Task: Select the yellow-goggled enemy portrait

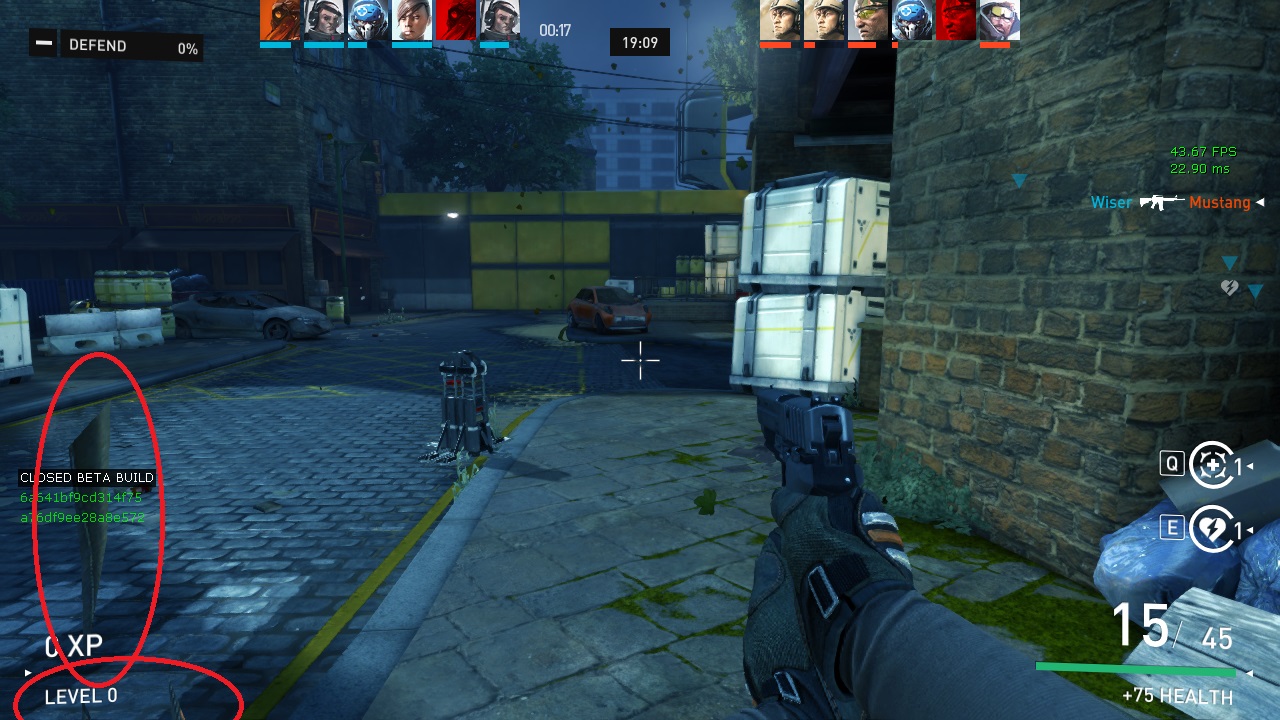Action: tap(867, 20)
